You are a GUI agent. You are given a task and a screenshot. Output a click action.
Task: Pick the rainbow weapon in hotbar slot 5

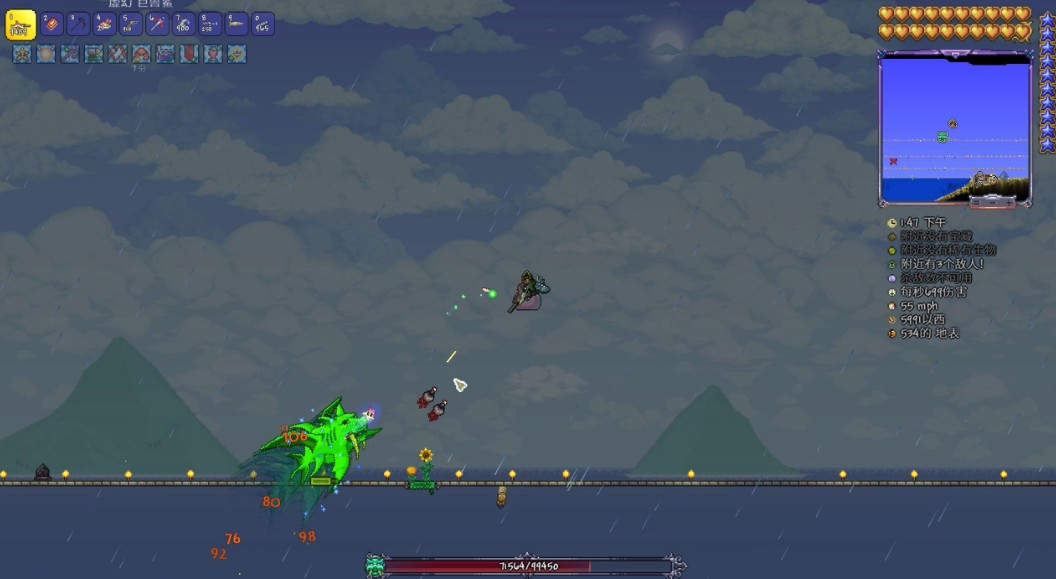(131, 24)
